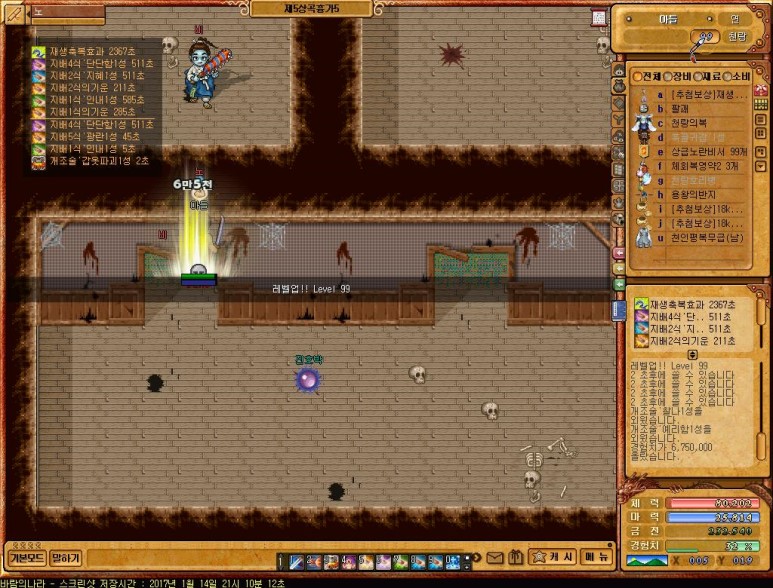
Task: Click the 기본모드 button
Action: 25,557
